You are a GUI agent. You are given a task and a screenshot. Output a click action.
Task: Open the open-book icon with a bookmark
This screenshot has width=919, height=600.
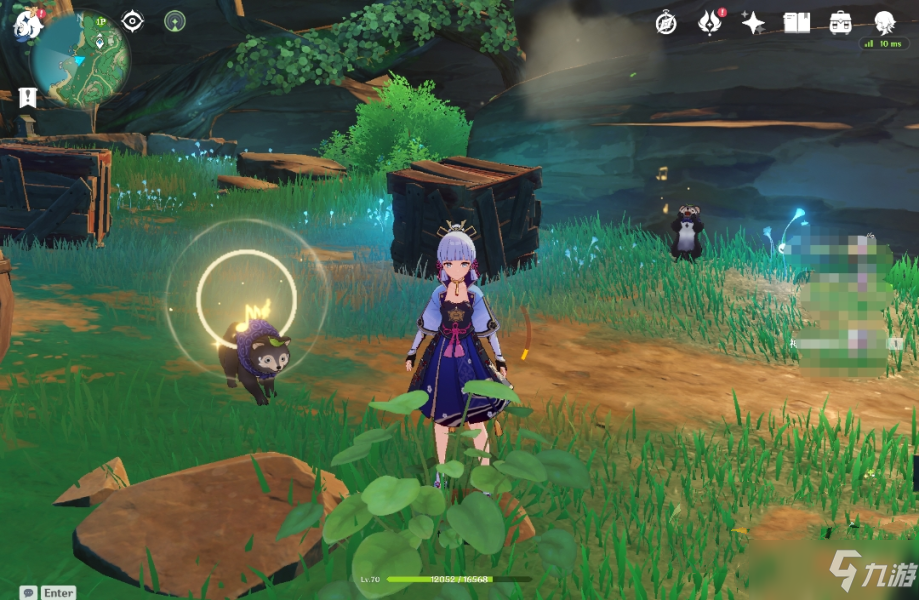tap(797, 22)
